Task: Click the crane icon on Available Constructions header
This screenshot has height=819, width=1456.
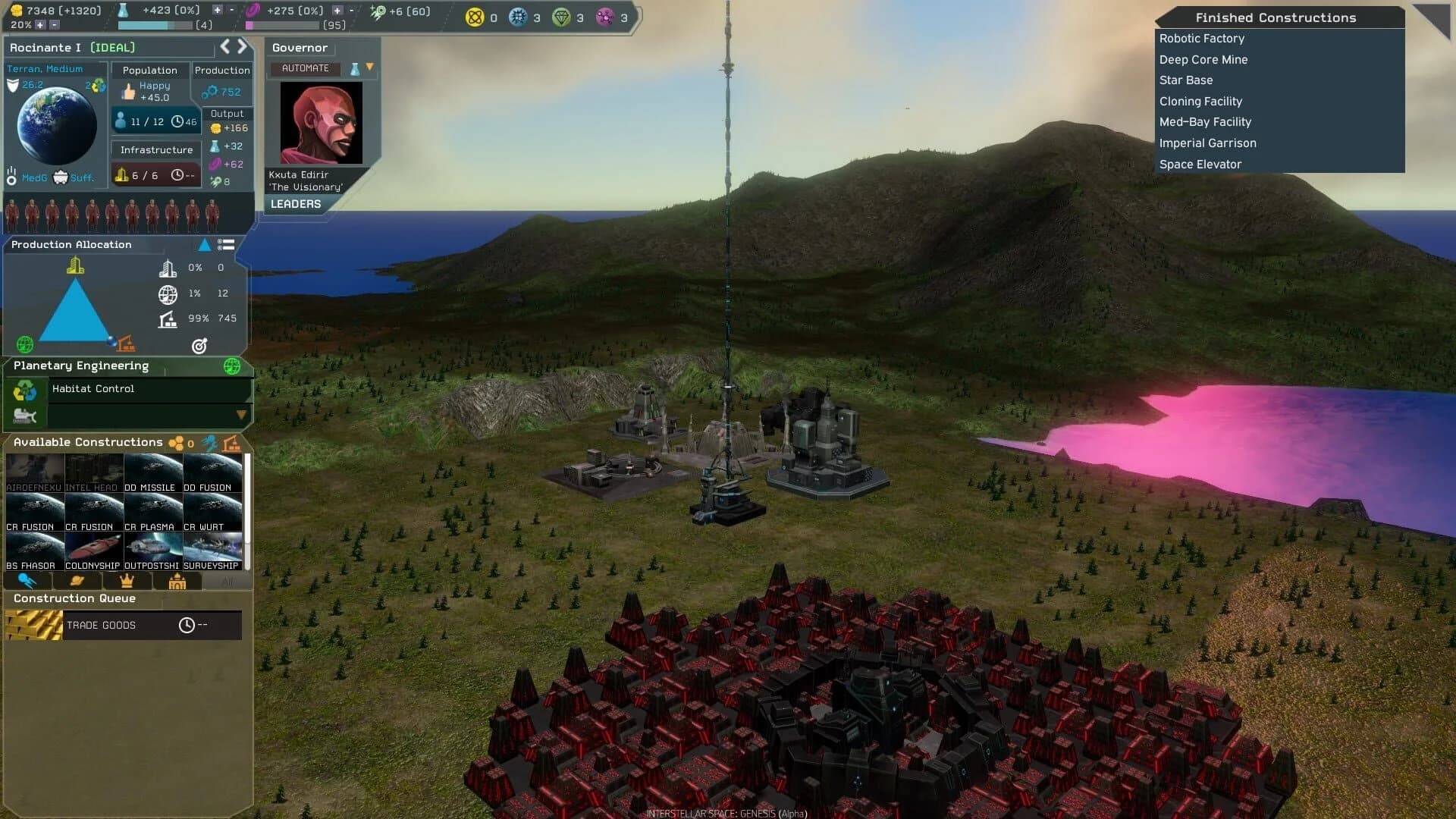Action: tap(231, 442)
